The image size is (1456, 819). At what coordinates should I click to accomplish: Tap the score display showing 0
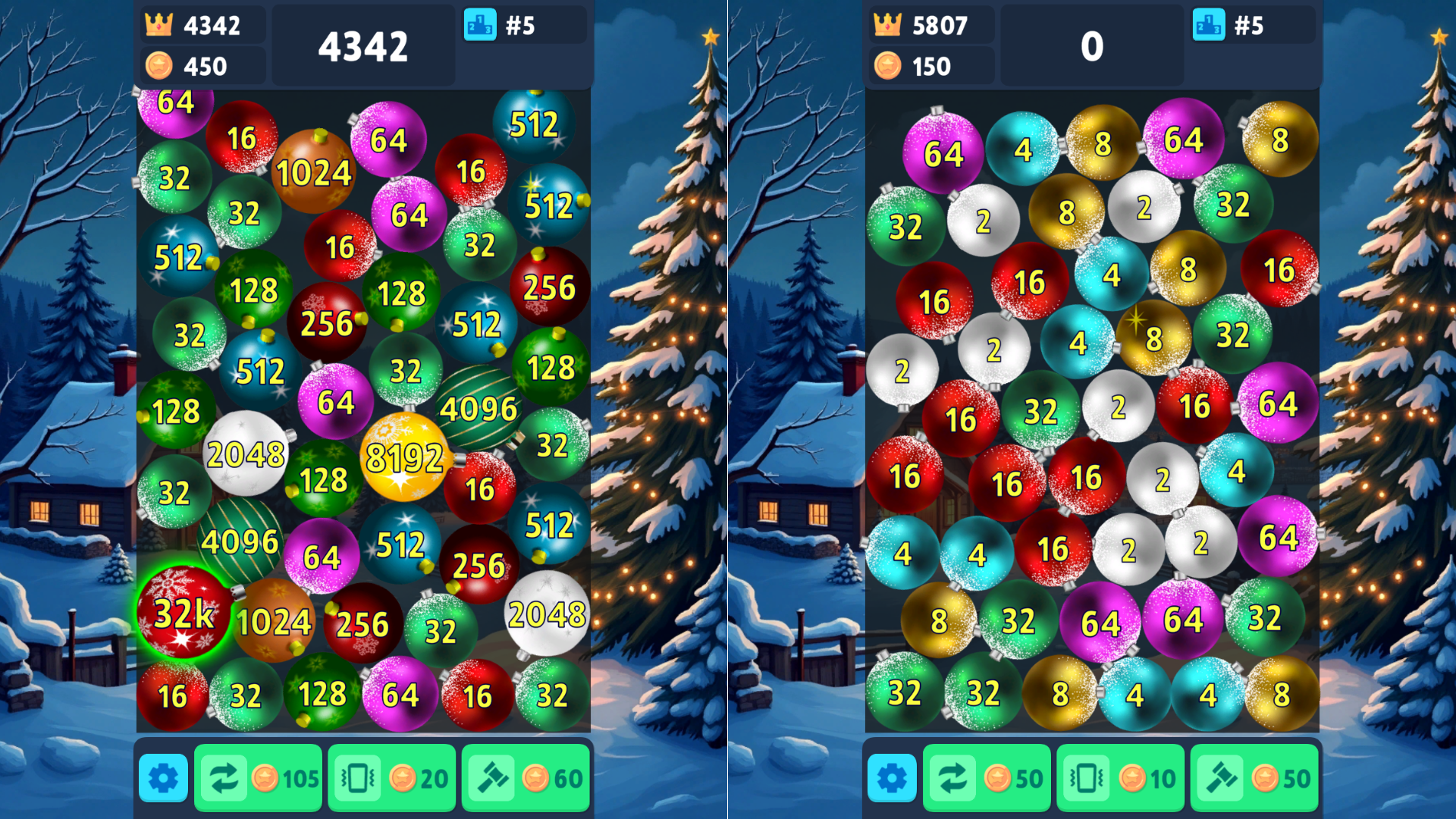(1092, 47)
